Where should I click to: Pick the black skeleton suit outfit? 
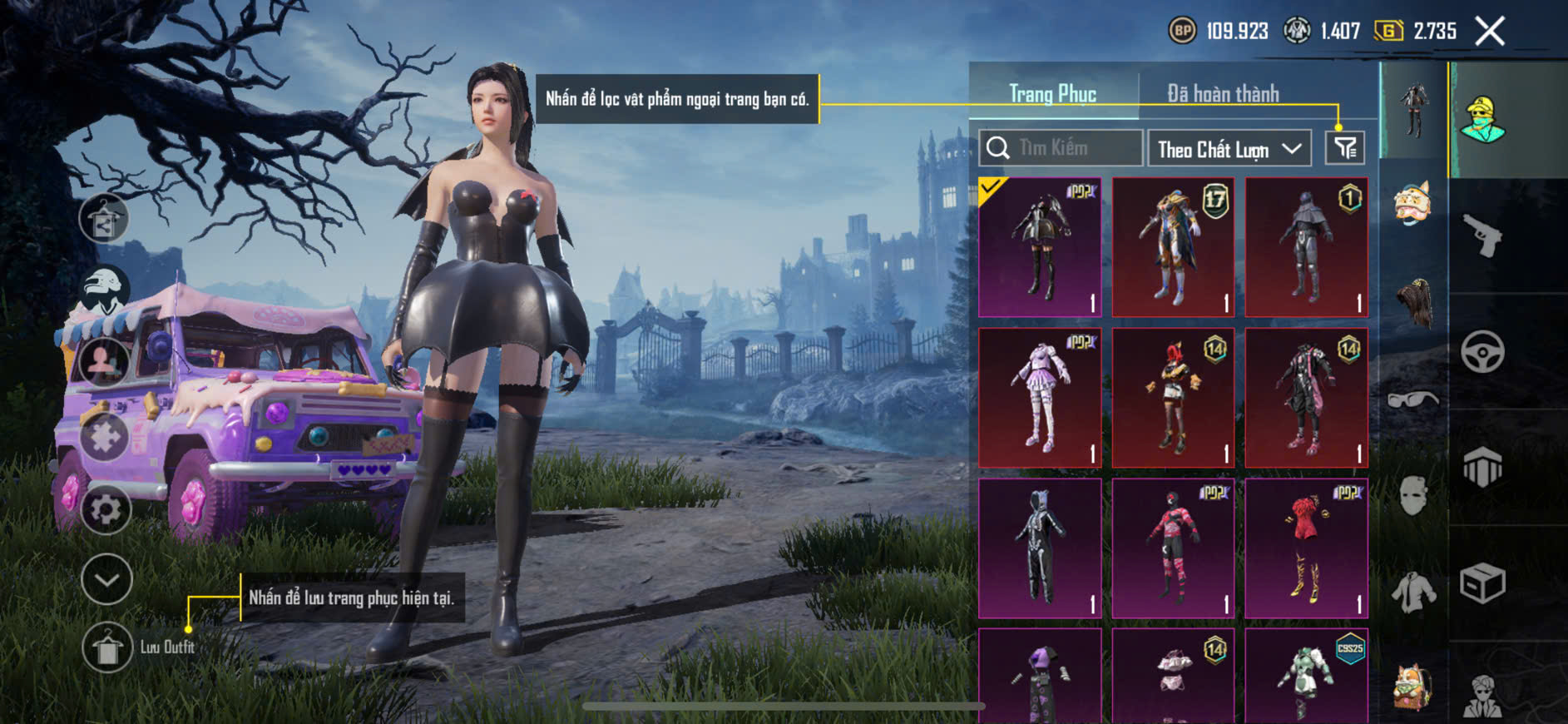pyautogui.click(x=1040, y=548)
